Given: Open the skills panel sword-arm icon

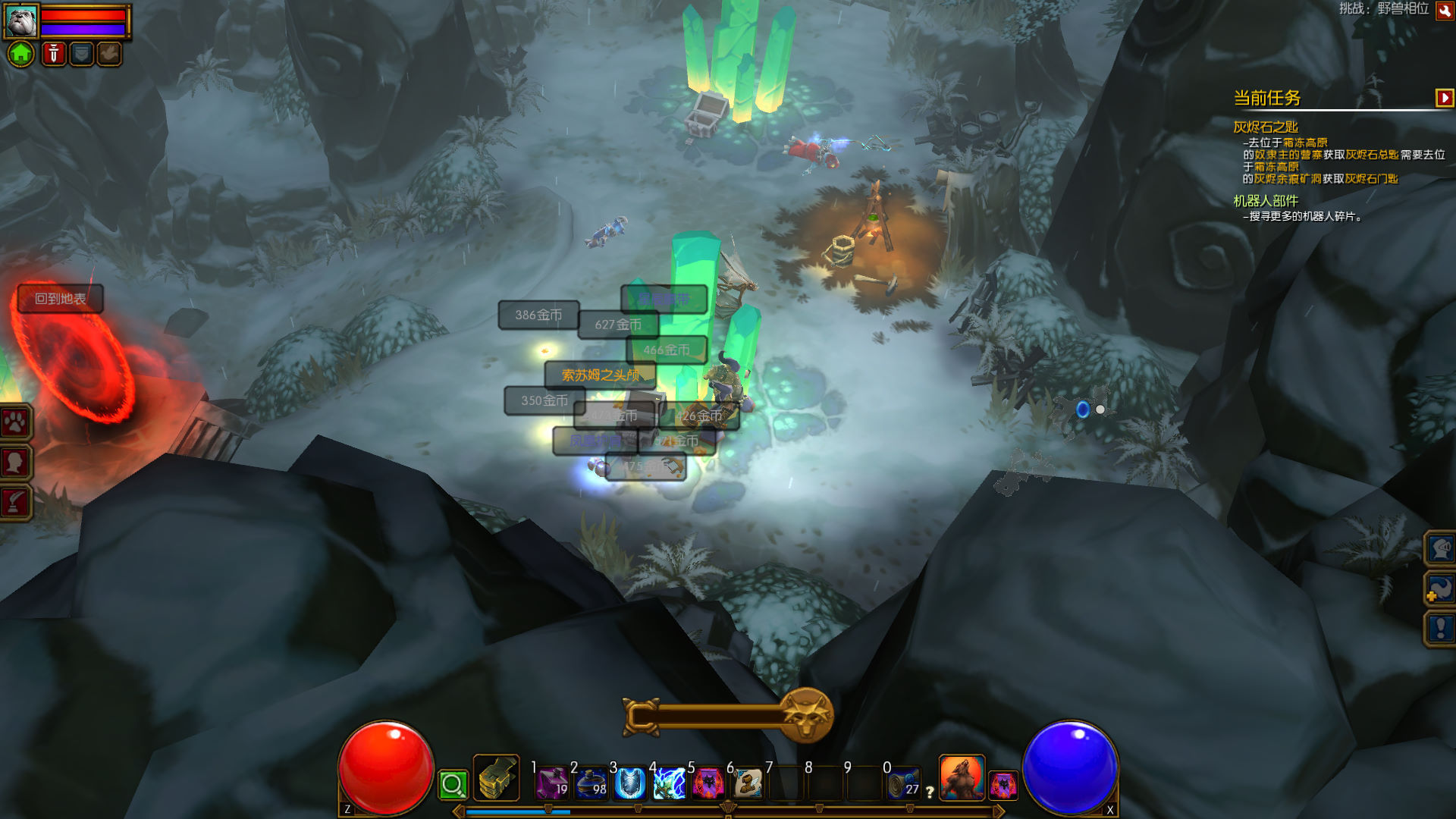Looking at the screenshot, I should point(15,502).
